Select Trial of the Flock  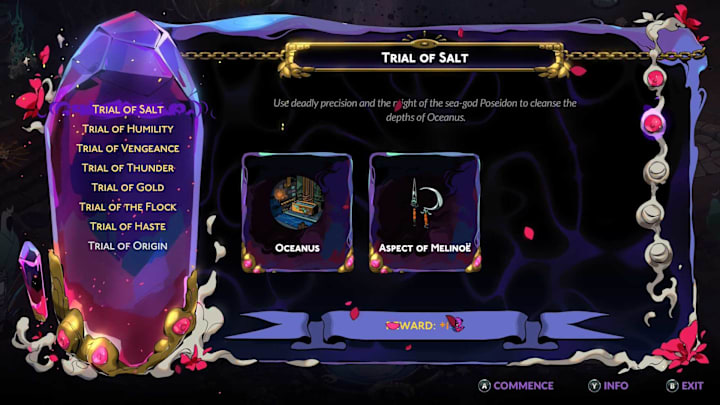point(127,207)
